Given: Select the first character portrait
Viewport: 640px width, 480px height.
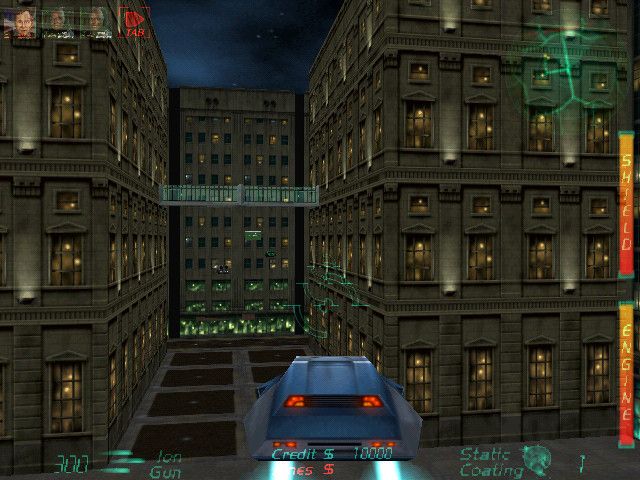Looking at the screenshot, I should click(x=21, y=21).
